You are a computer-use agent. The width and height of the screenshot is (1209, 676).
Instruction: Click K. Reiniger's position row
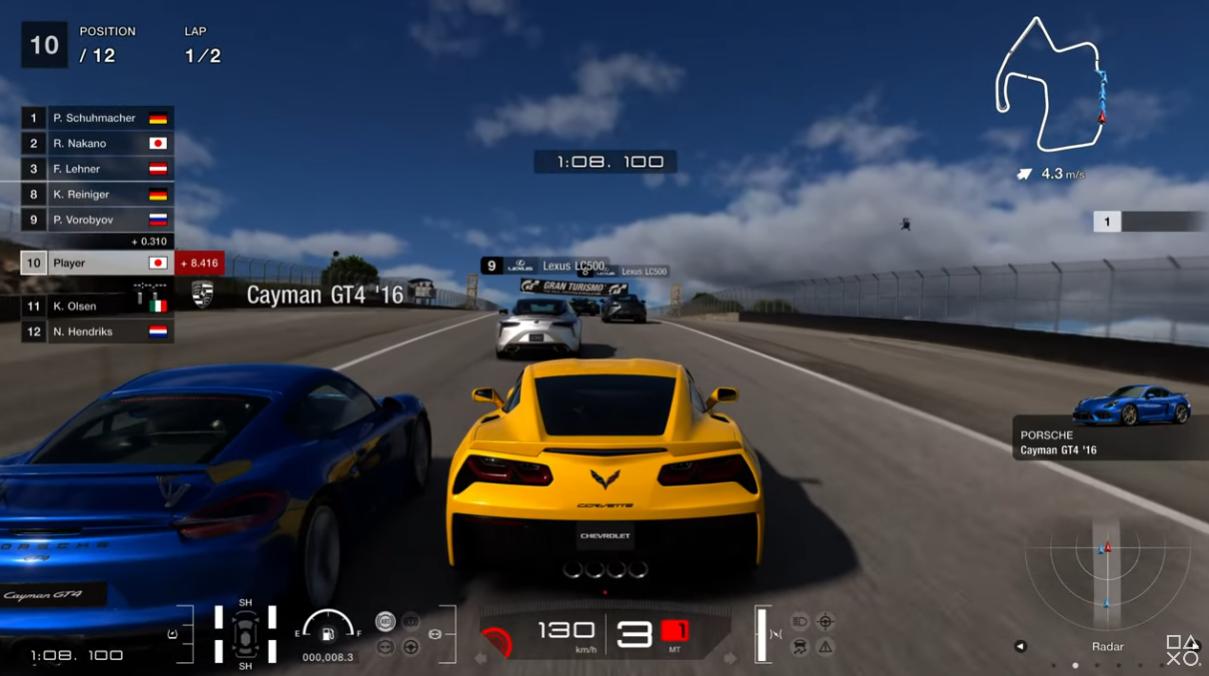[97, 194]
